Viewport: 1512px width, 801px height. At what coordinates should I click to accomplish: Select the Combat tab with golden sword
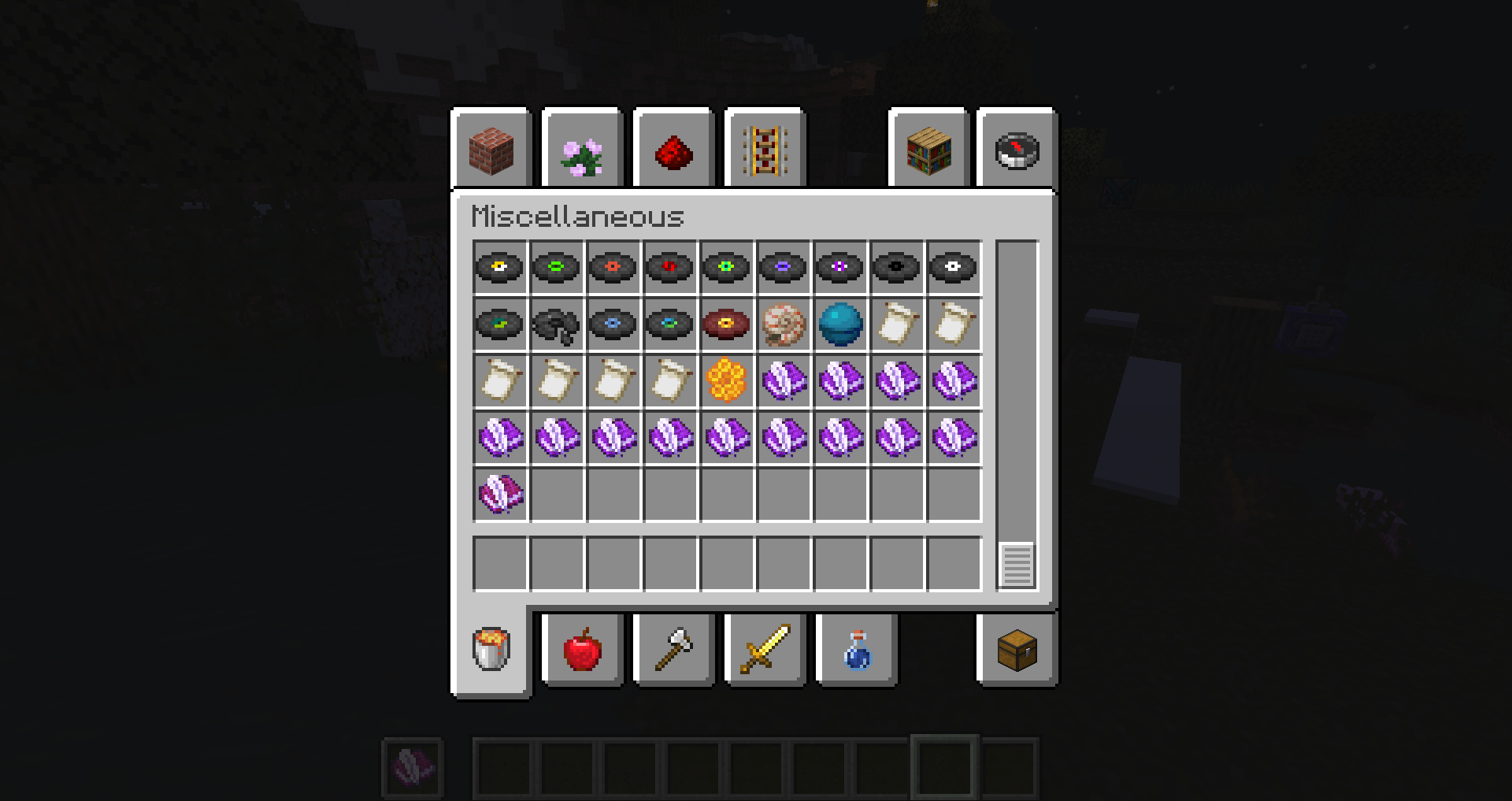(765, 650)
